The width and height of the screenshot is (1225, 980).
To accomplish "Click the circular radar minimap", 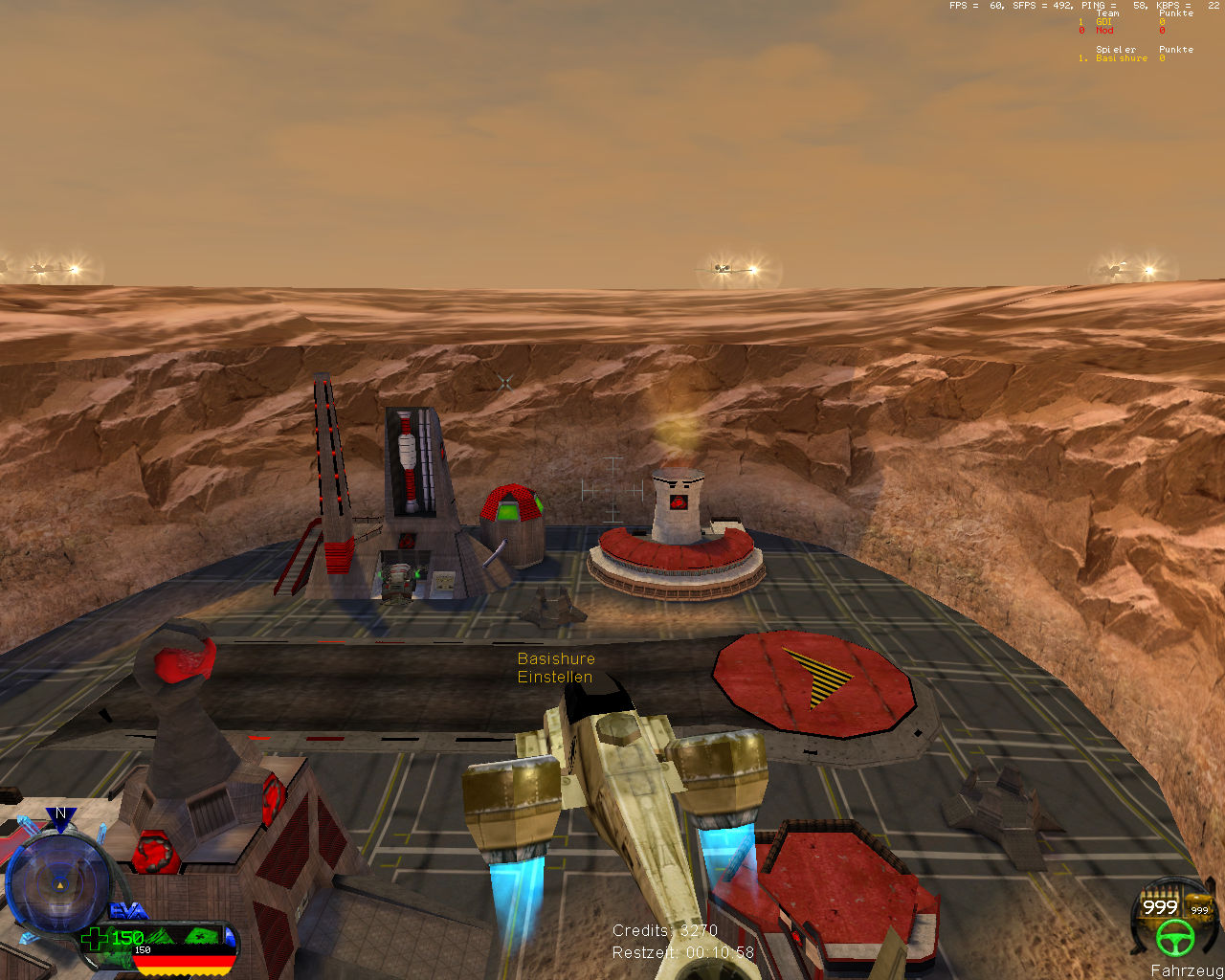I will coord(57,885).
